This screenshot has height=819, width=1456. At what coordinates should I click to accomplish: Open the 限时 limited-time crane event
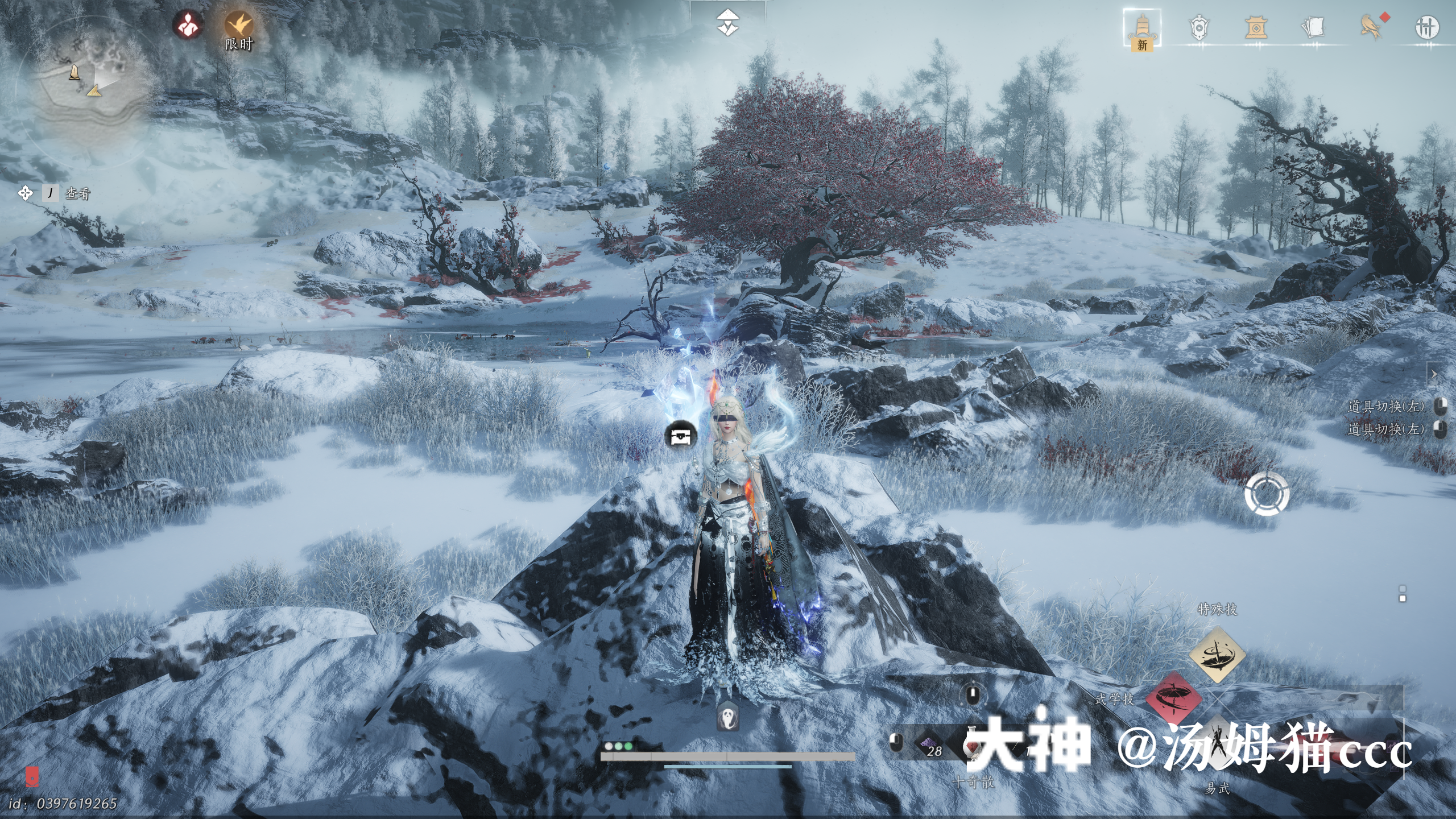coord(239,26)
